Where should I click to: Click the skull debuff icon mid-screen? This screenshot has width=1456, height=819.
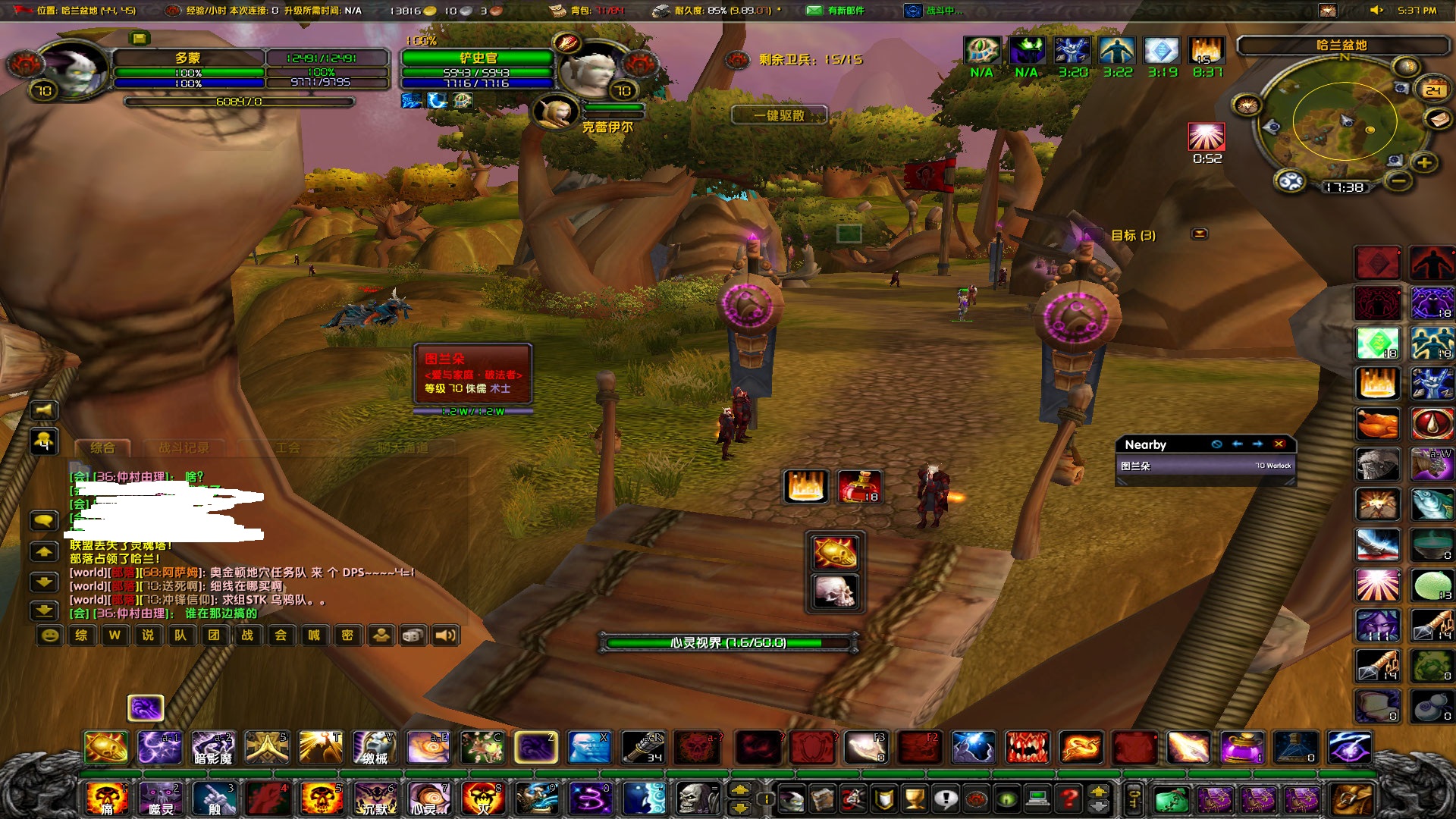point(834,590)
